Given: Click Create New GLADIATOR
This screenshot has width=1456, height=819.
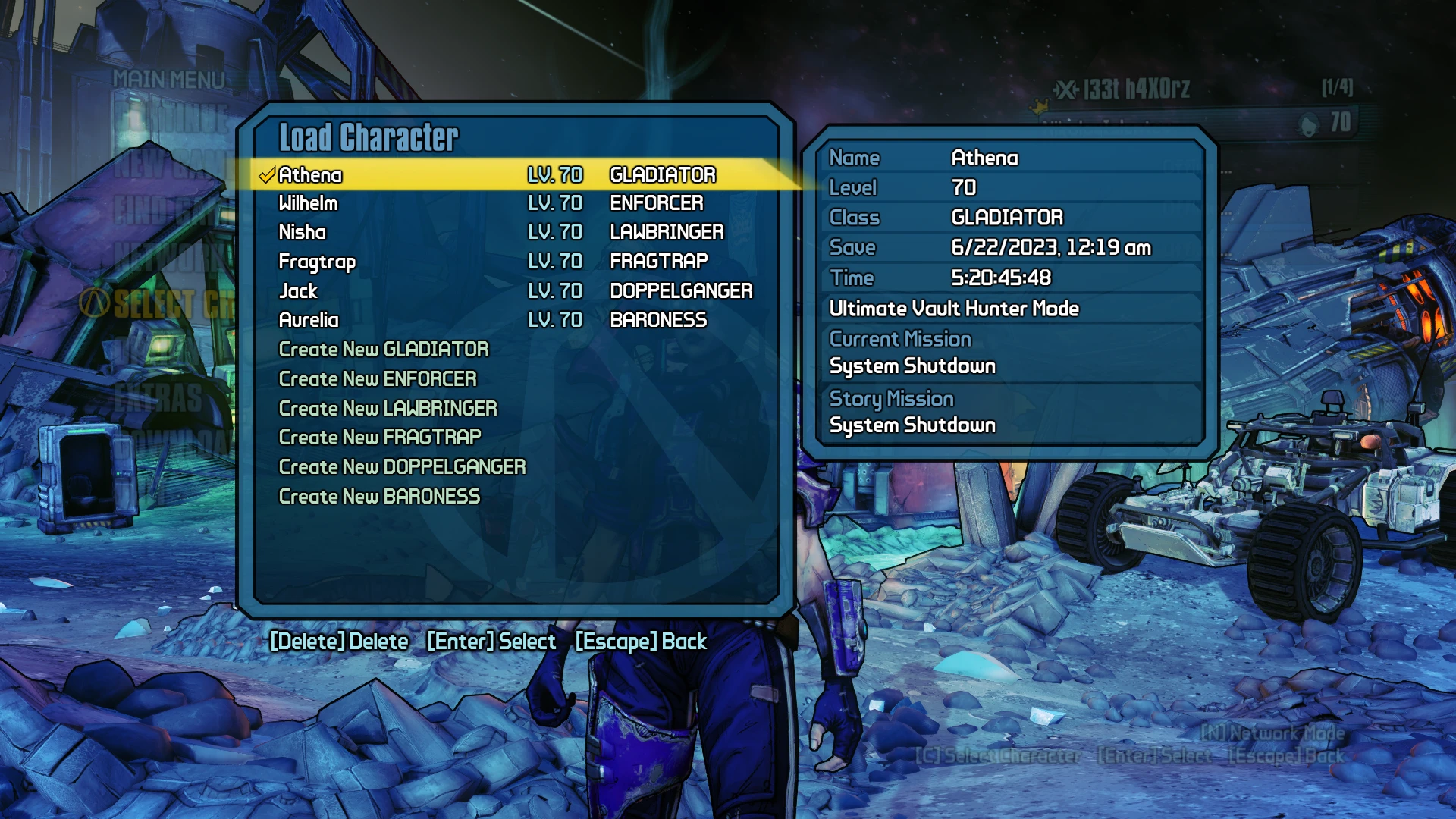Looking at the screenshot, I should [384, 350].
